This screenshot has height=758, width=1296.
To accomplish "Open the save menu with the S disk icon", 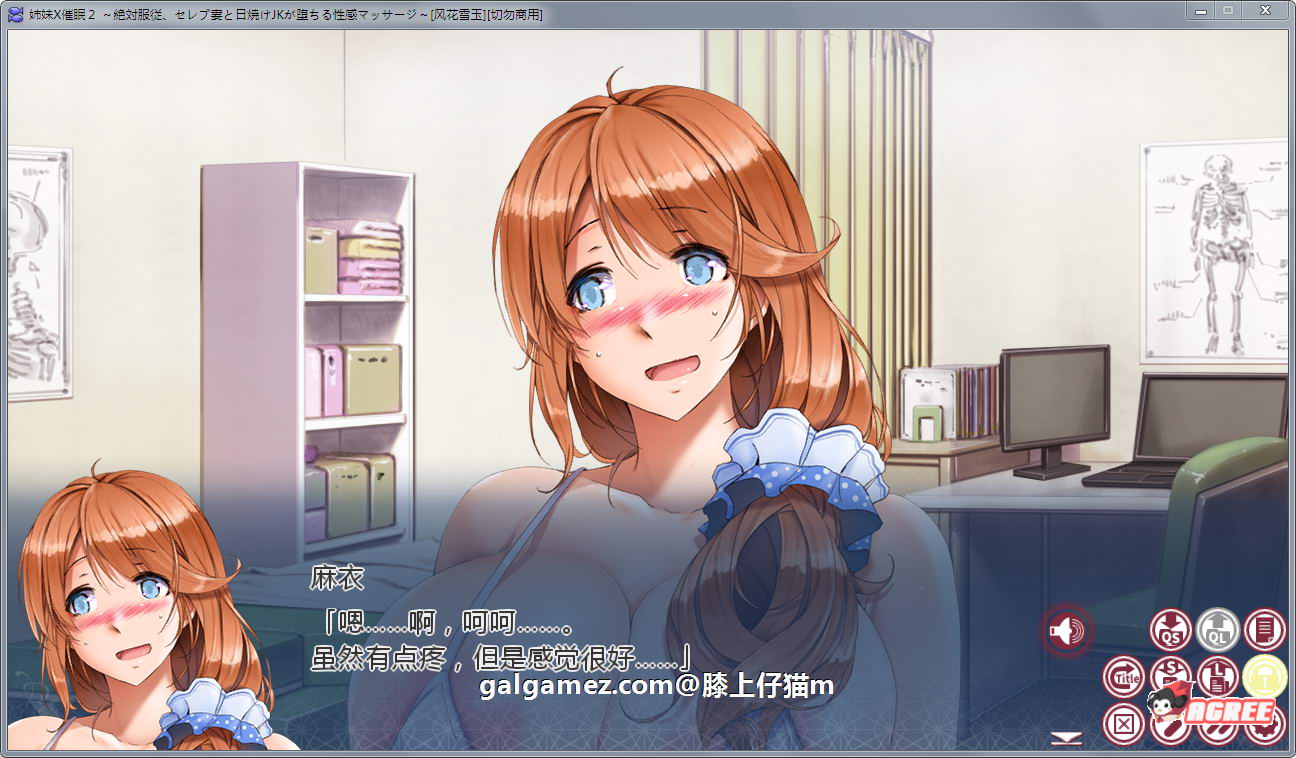I will (x=1169, y=674).
